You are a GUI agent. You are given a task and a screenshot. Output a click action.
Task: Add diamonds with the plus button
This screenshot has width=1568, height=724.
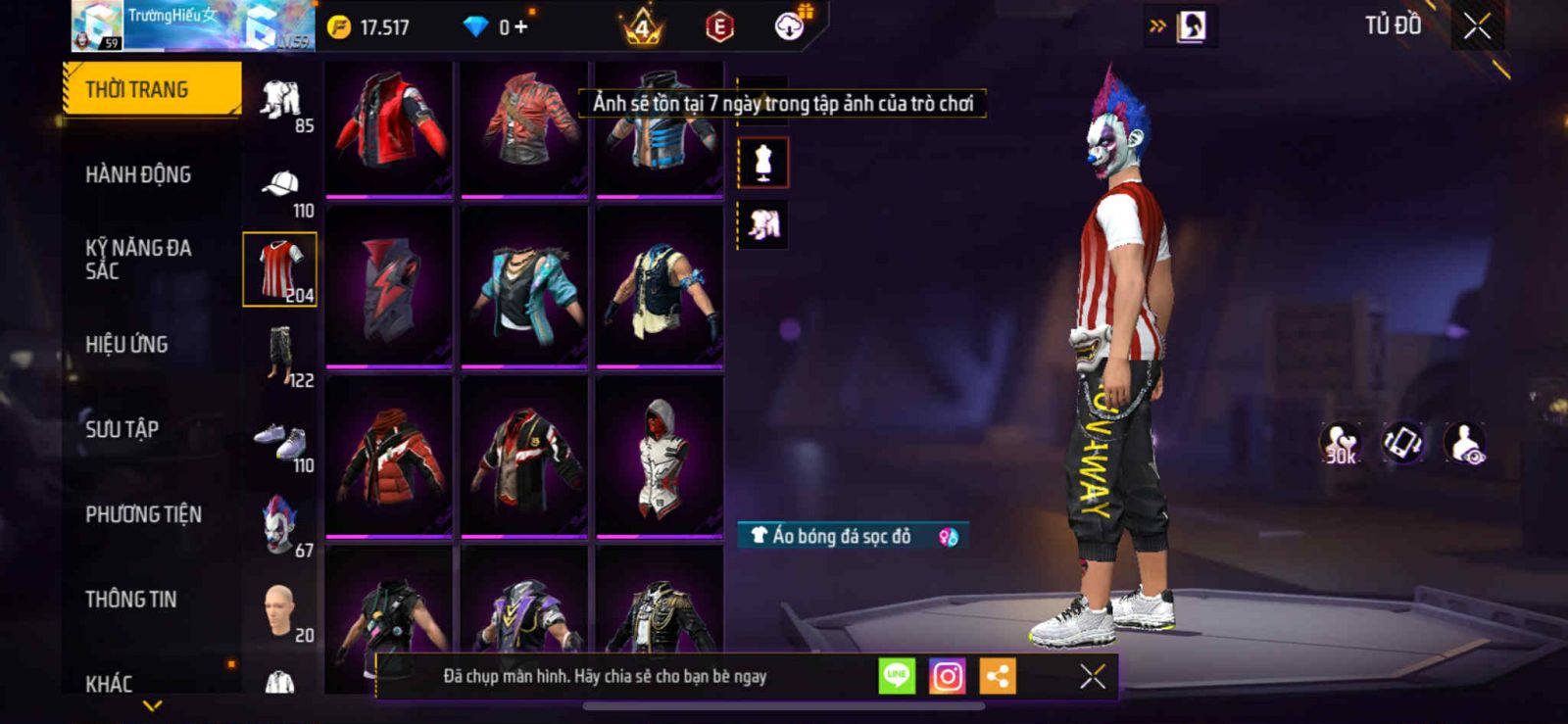point(520,27)
